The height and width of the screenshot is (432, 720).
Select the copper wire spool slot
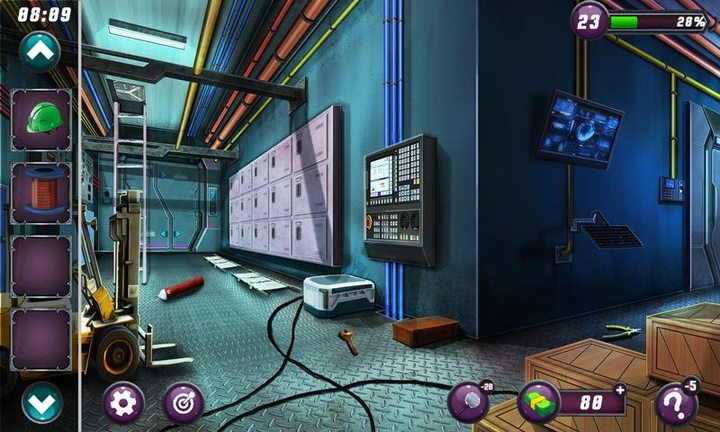pos(41,193)
